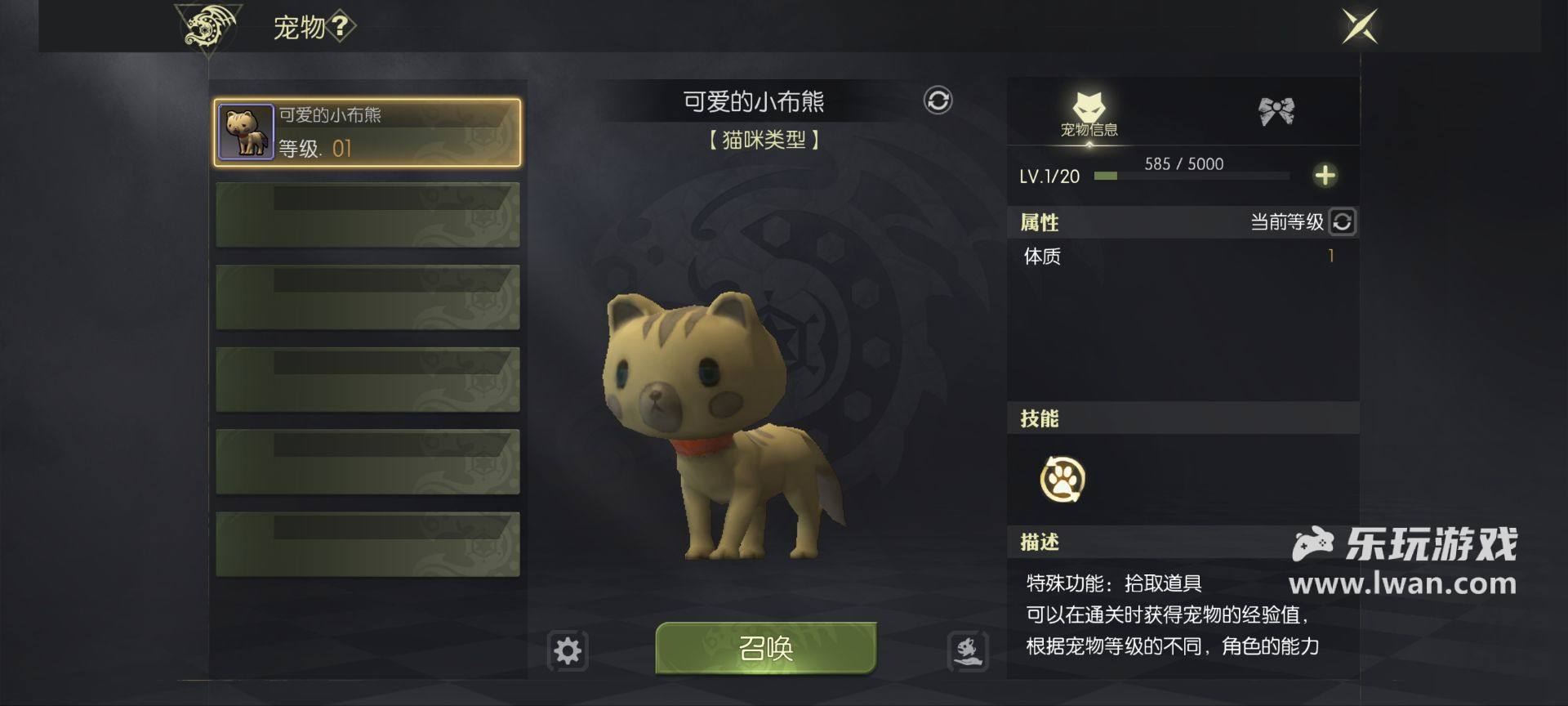
Task: Open the pet help question mark
Action: pos(341,27)
